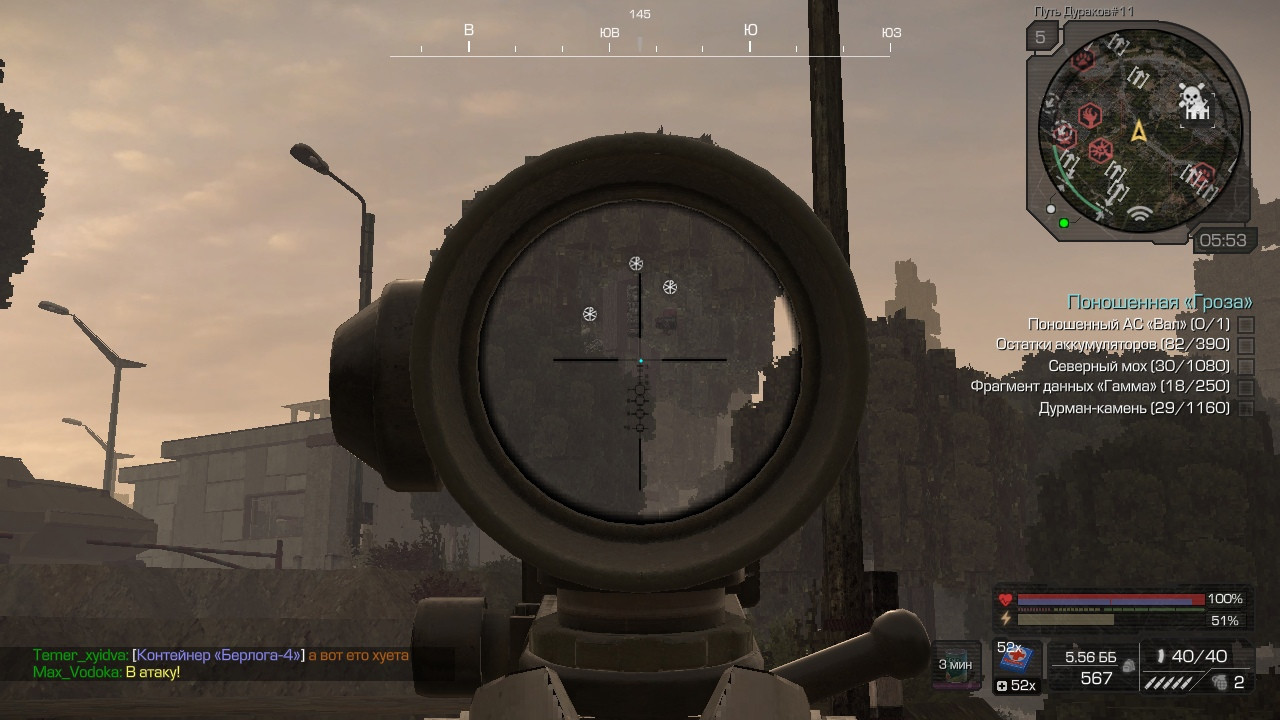Image resolution: width=1280 pixels, height=720 pixels.
Task: Click the yellow player arrow on the minimap
Action: point(1138,131)
